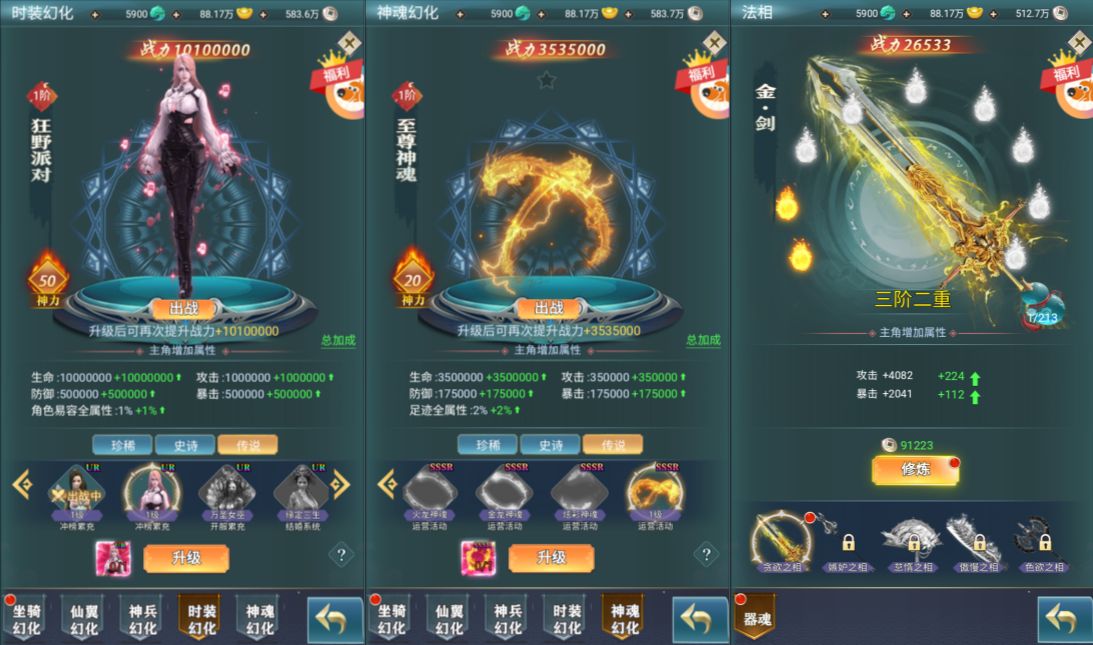Upgrade 至尊神魂 with the 升级 button

(x=551, y=558)
